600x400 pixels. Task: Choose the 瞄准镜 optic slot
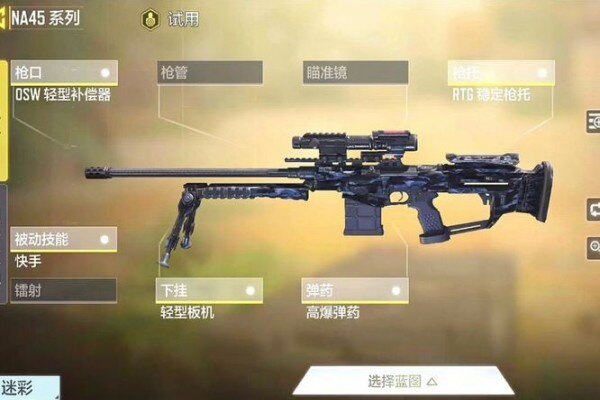point(356,73)
